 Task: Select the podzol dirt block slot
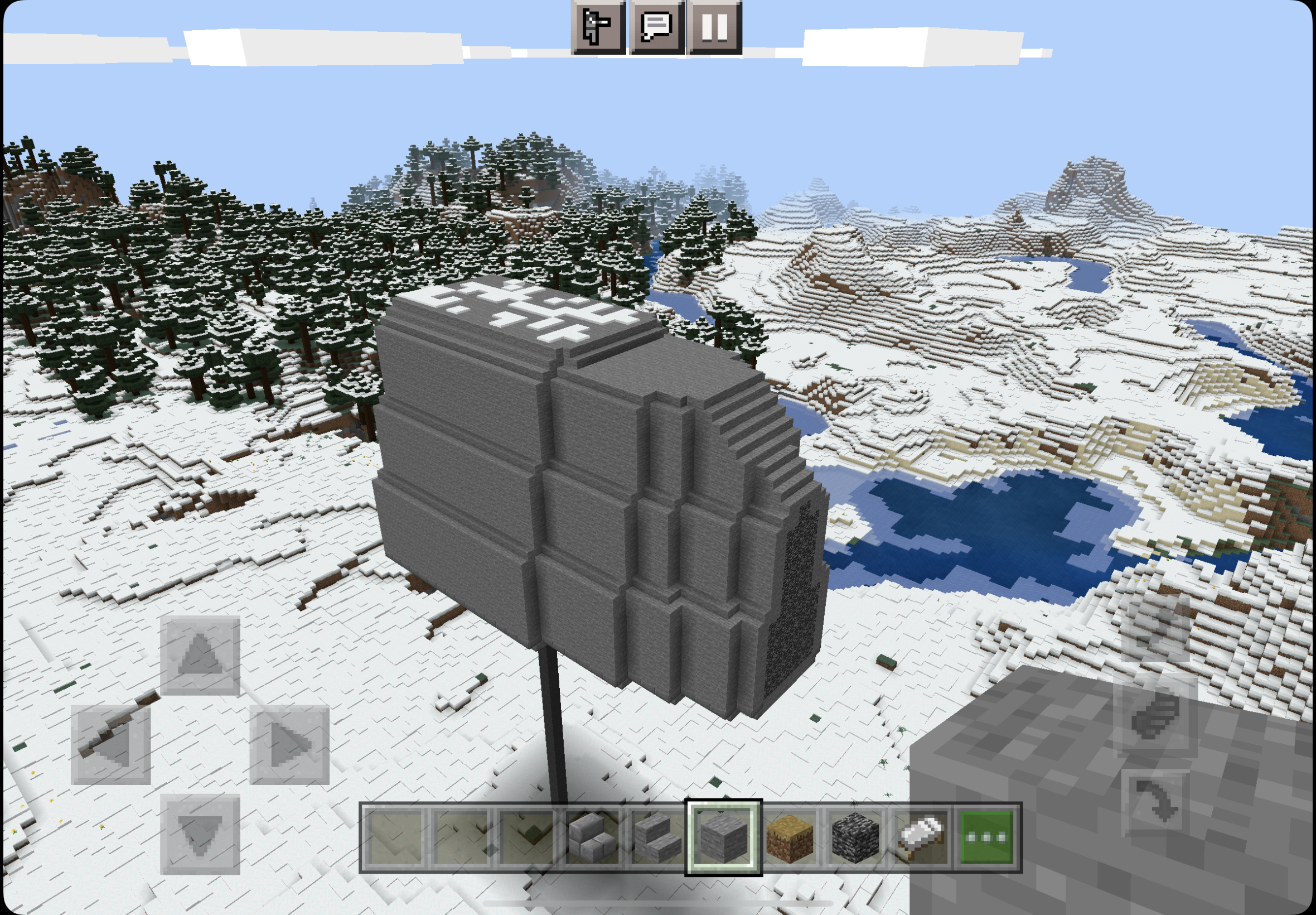pyautogui.click(x=790, y=838)
